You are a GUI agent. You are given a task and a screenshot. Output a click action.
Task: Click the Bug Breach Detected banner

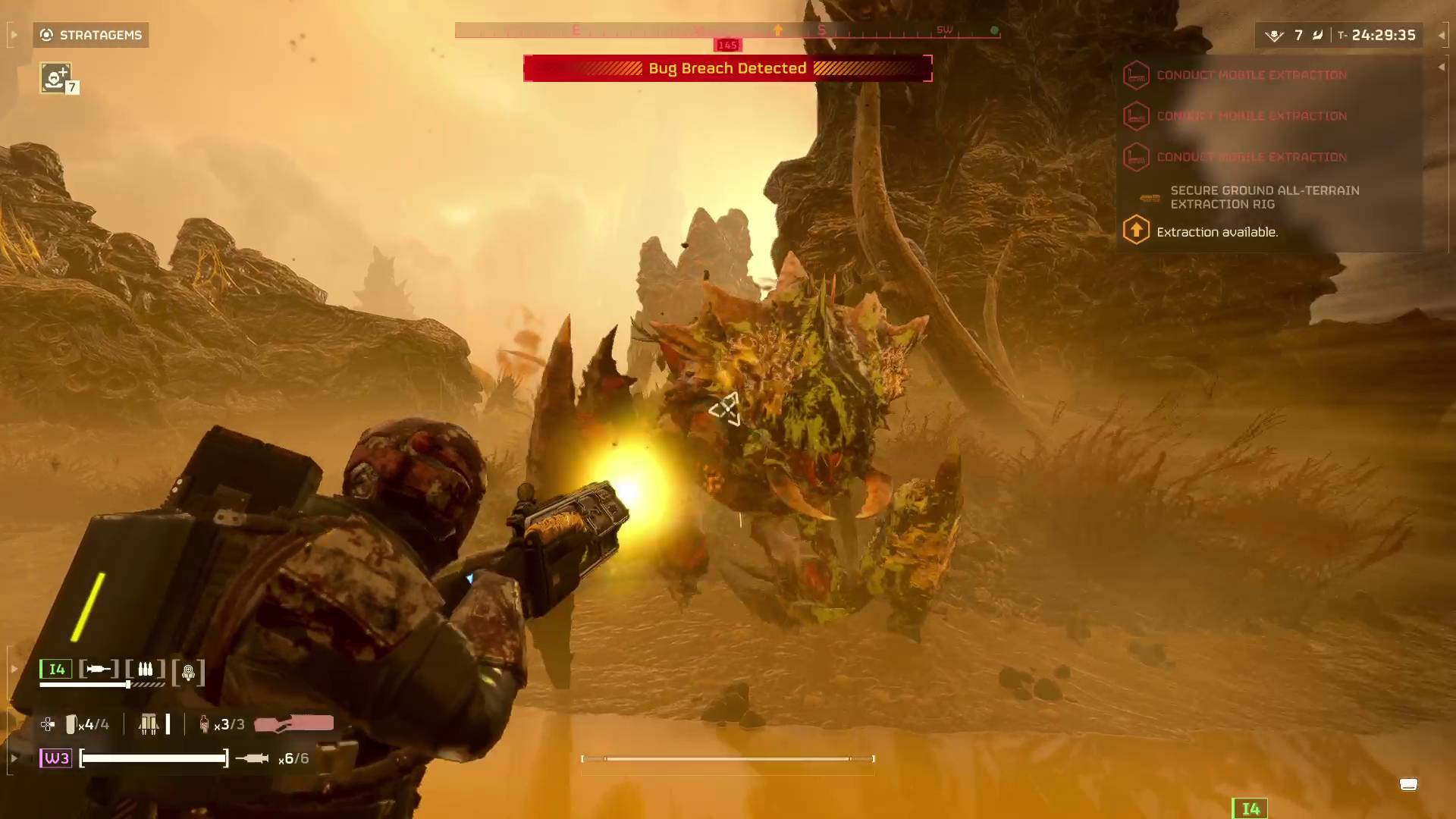point(727,68)
